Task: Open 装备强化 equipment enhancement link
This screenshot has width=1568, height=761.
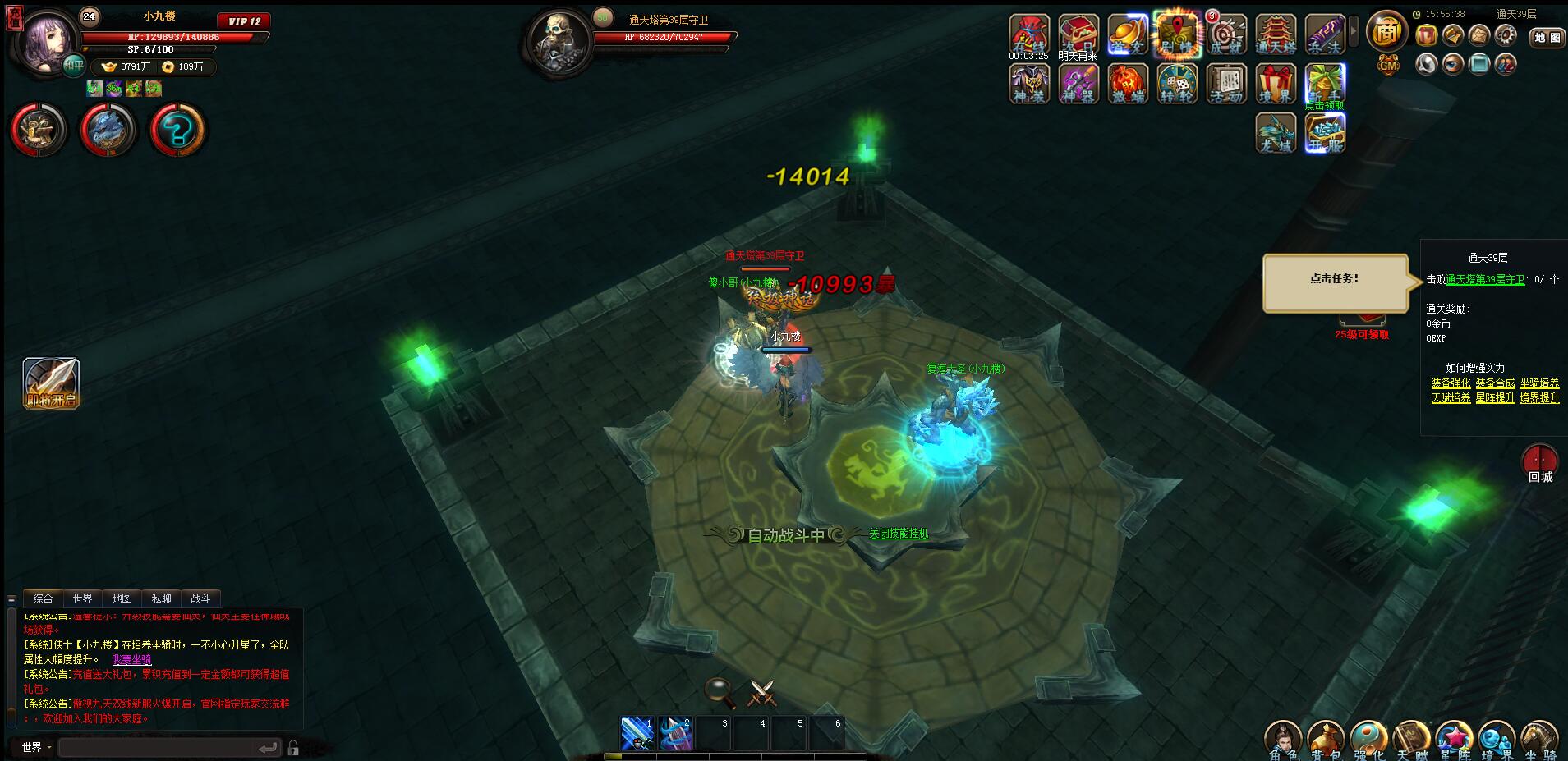Action: pyautogui.click(x=1451, y=383)
